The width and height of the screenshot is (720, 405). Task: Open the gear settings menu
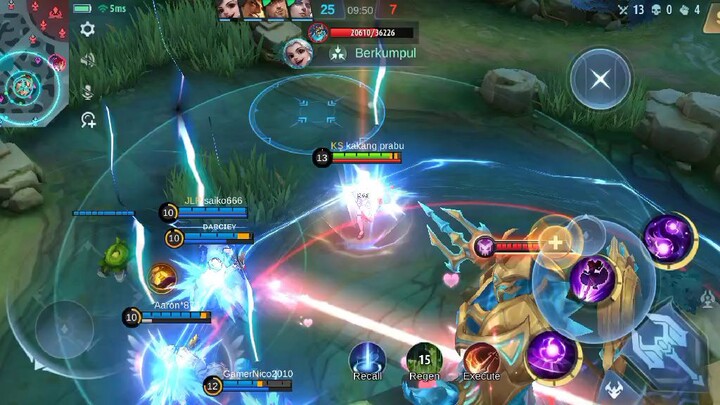tap(88, 29)
